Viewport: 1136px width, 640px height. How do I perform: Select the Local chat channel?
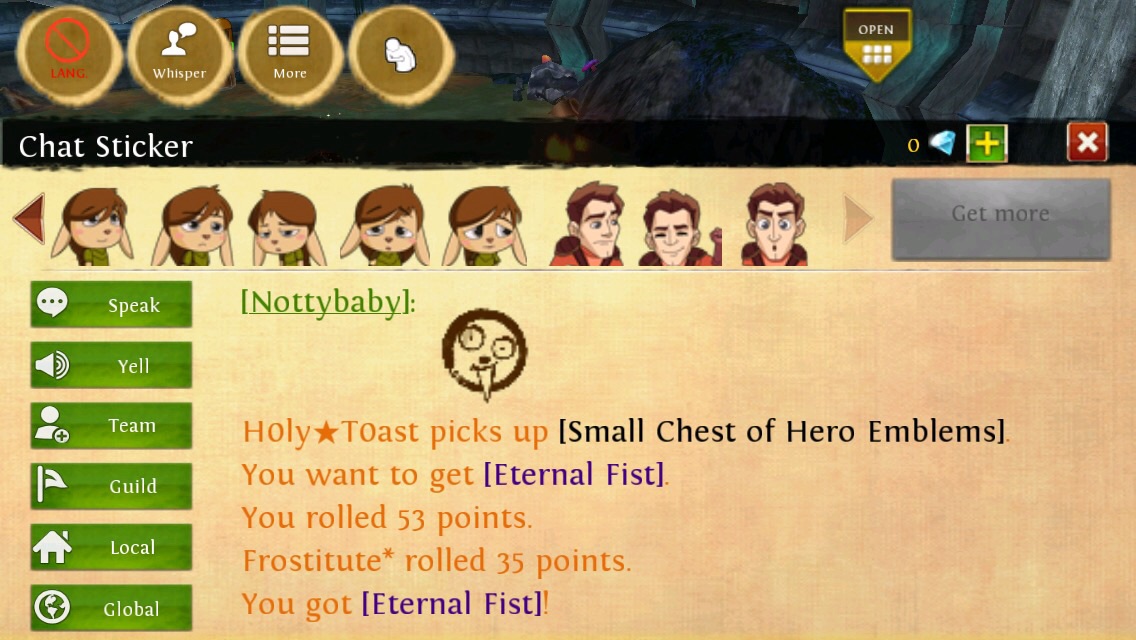(111, 547)
